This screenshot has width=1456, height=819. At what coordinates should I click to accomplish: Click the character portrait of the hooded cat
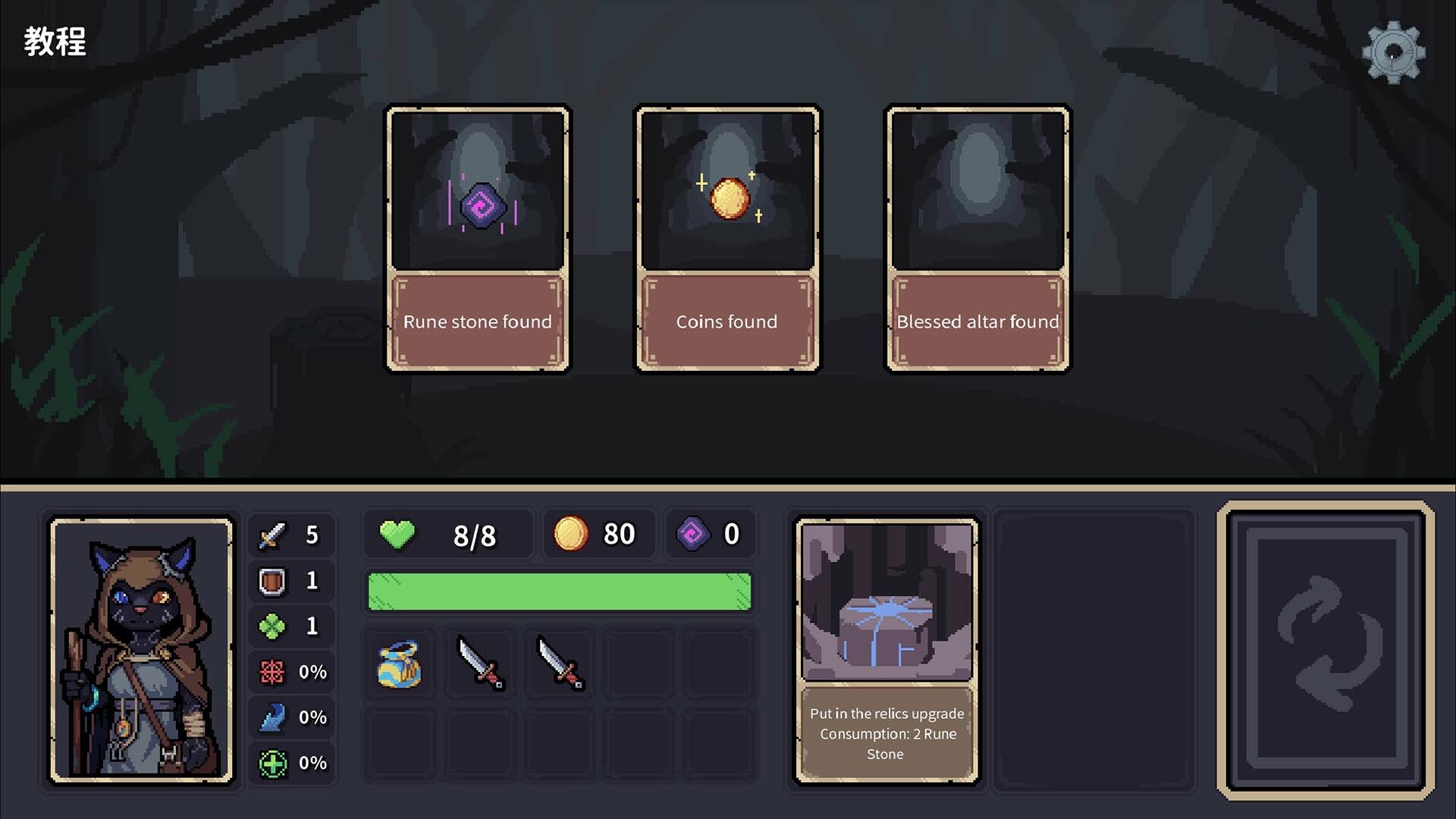(142, 648)
